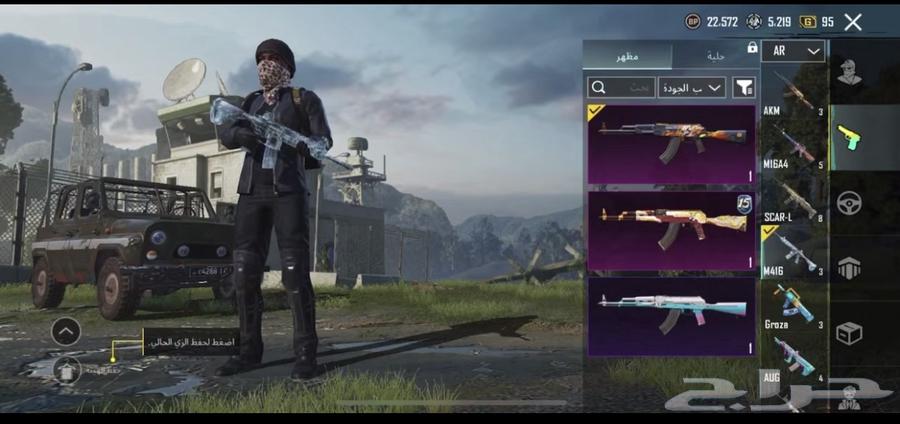Expand the up-arrow circle button

[x=66, y=331]
